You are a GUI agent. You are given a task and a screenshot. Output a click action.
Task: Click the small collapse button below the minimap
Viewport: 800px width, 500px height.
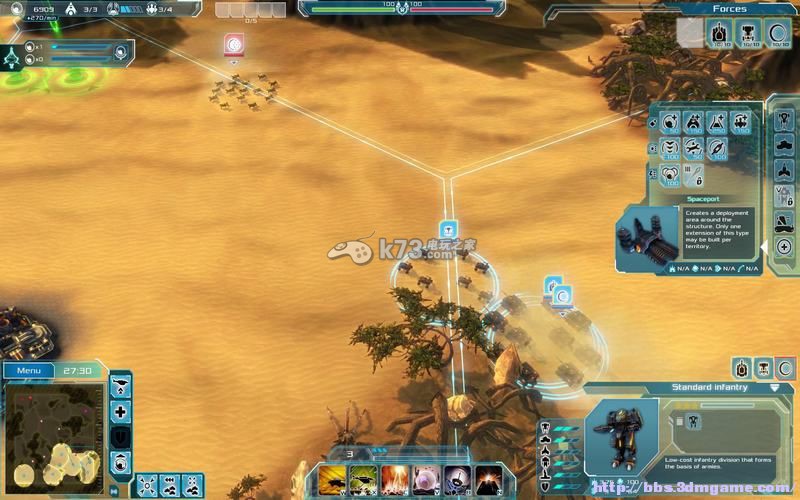[x=113, y=490]
